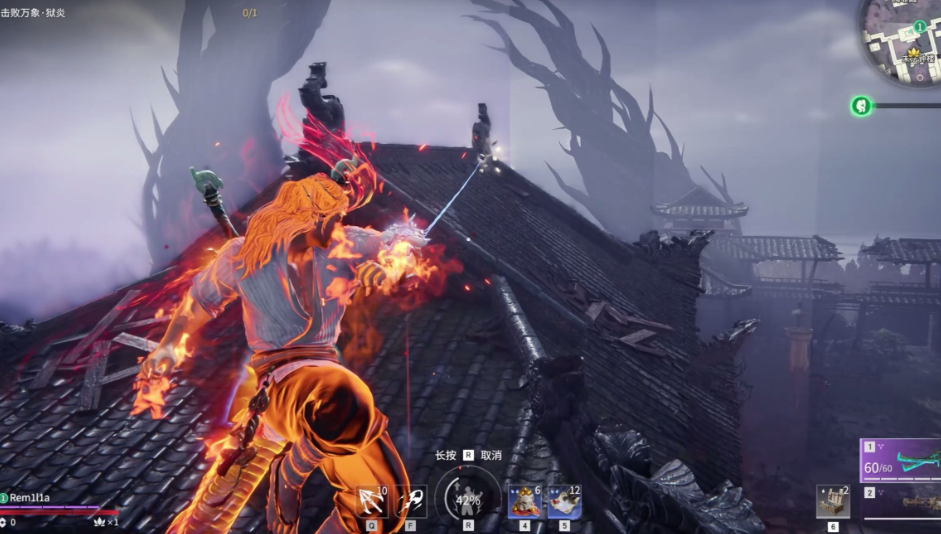Trigger the flaming dash skill icon
The height and width of the screenshot is (534, 941).
pos(410,501)
